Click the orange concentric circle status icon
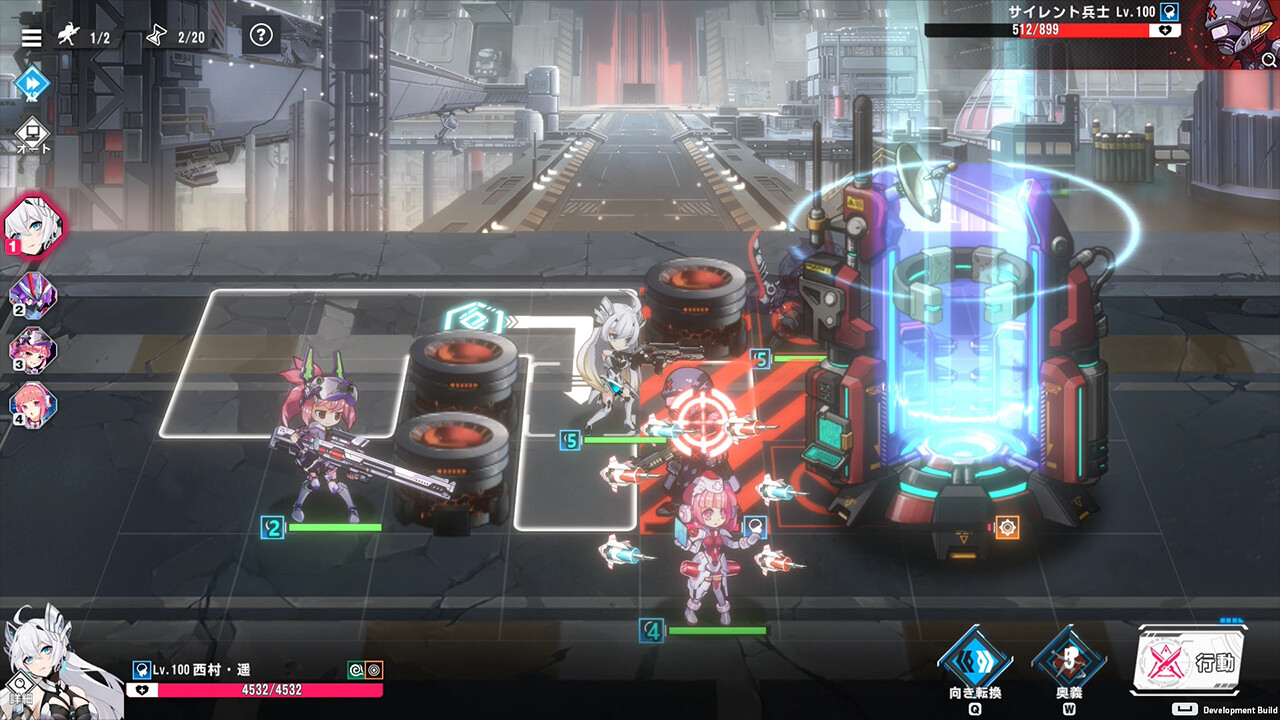Screen dimensions: 1280x720 374,670
